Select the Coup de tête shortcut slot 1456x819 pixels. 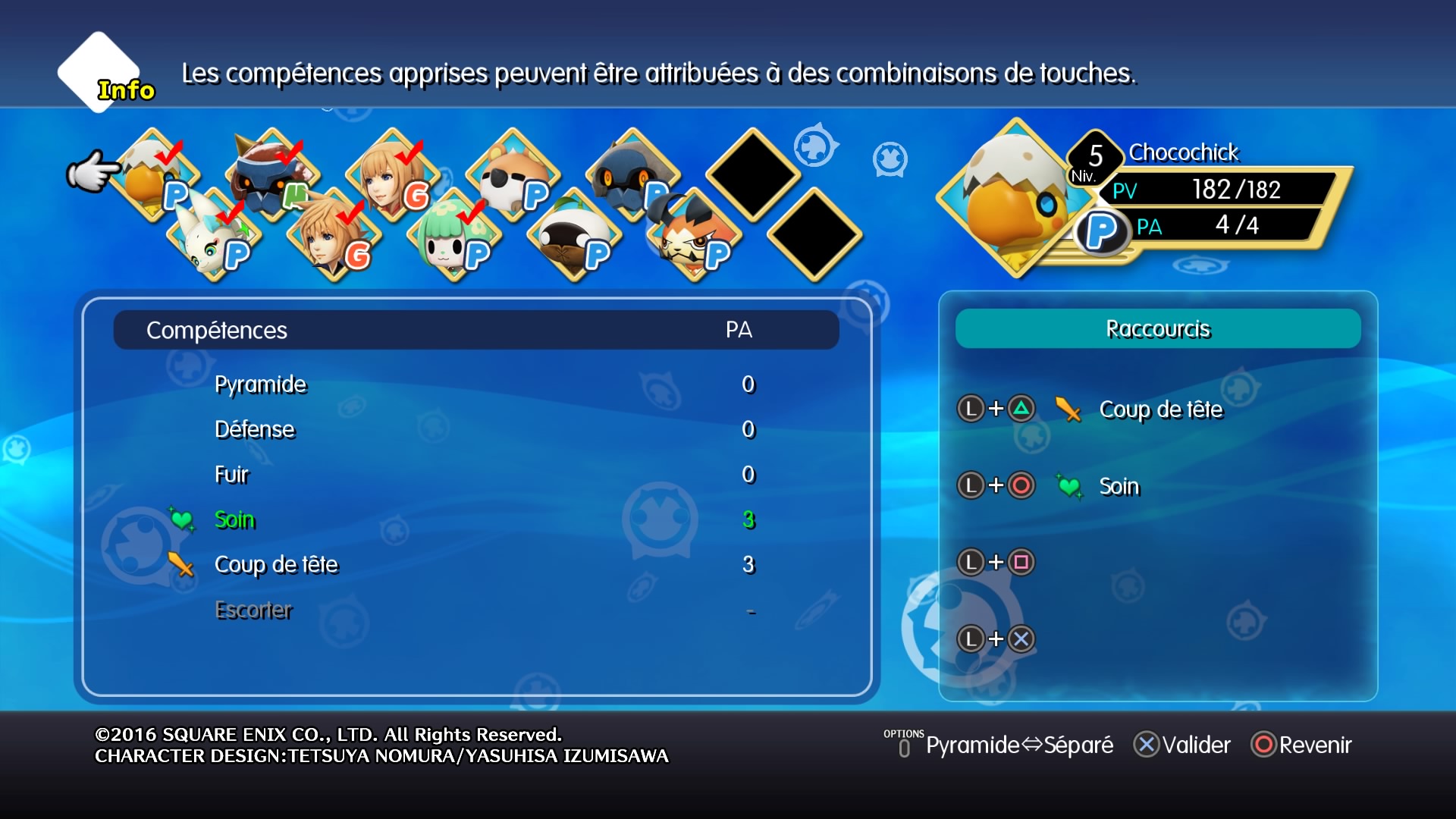(x=1160, y=409)
